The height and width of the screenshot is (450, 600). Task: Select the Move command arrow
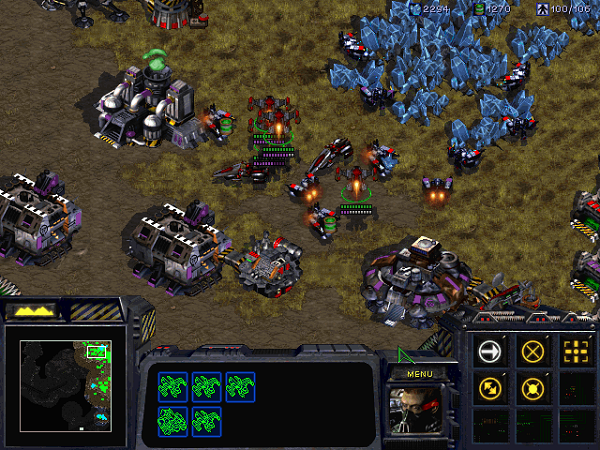click(489, 351)
